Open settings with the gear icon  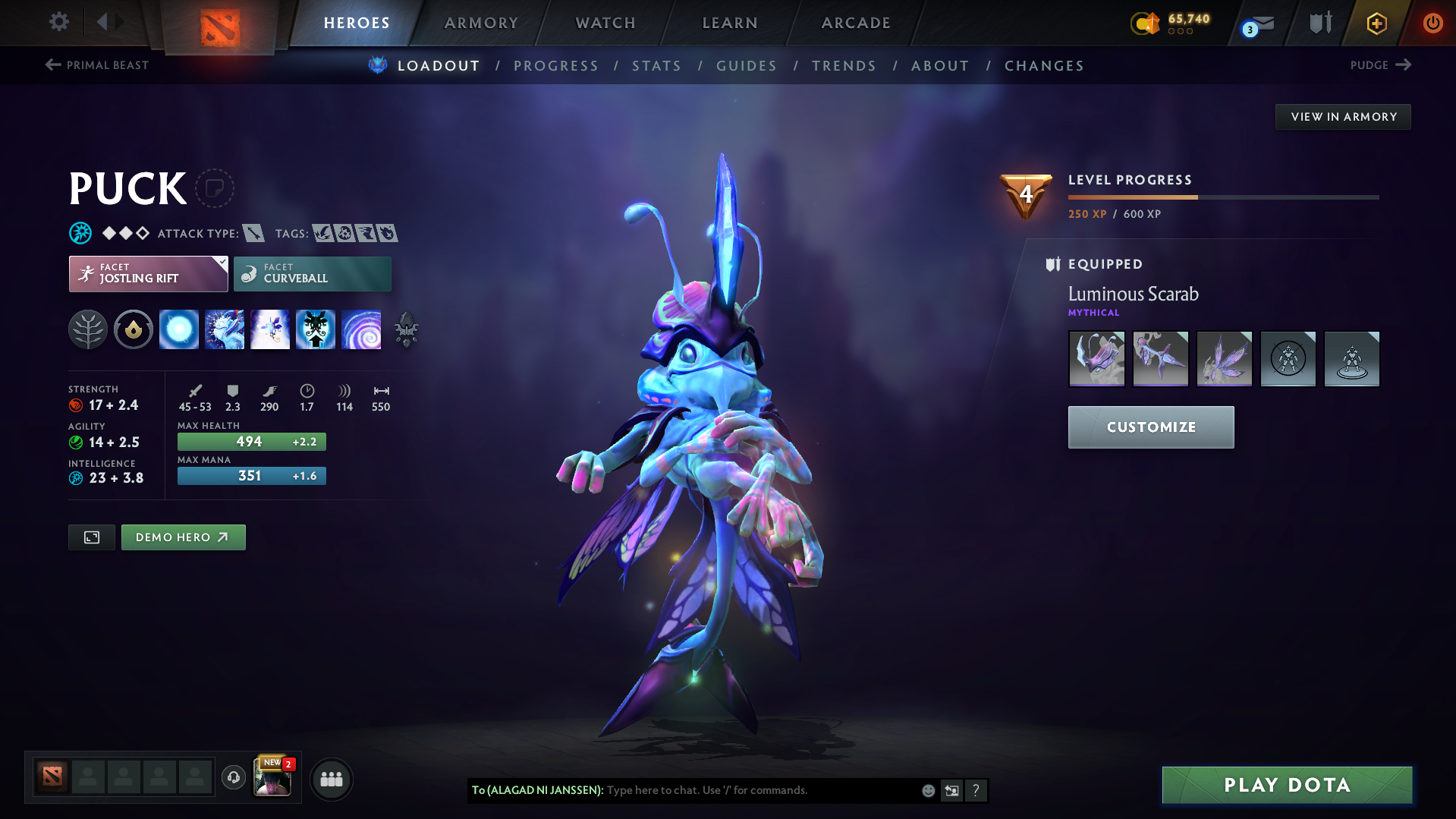coord(58,22)
